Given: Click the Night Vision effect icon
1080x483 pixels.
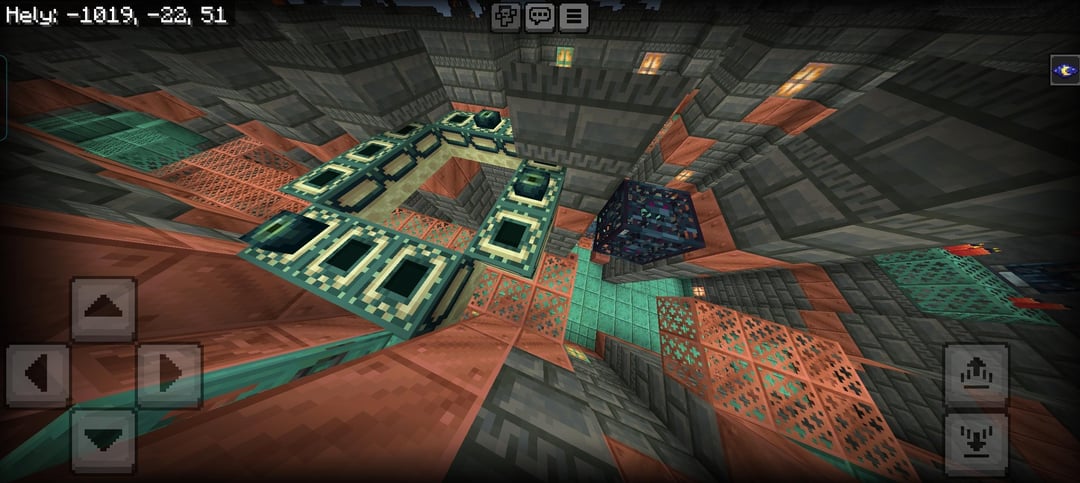Looking at the screenshot, I should (1064, 70).
